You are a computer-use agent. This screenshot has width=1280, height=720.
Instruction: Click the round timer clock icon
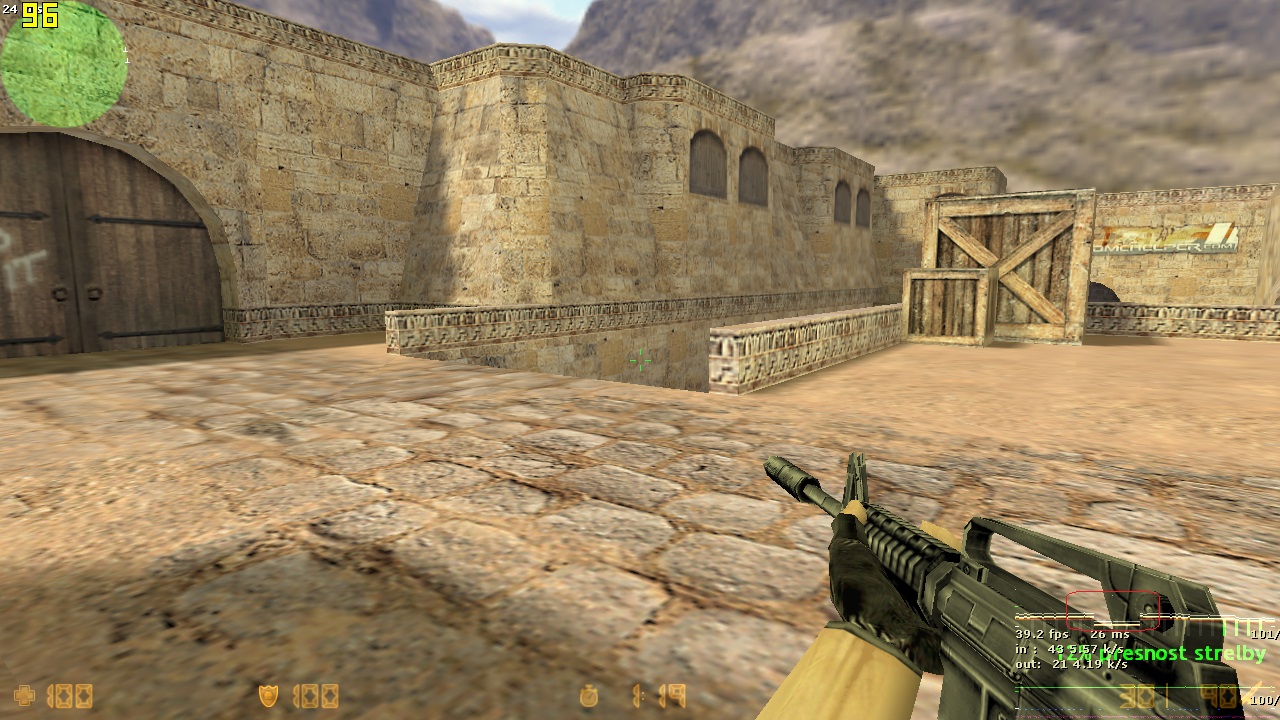[x=589, y=695]
